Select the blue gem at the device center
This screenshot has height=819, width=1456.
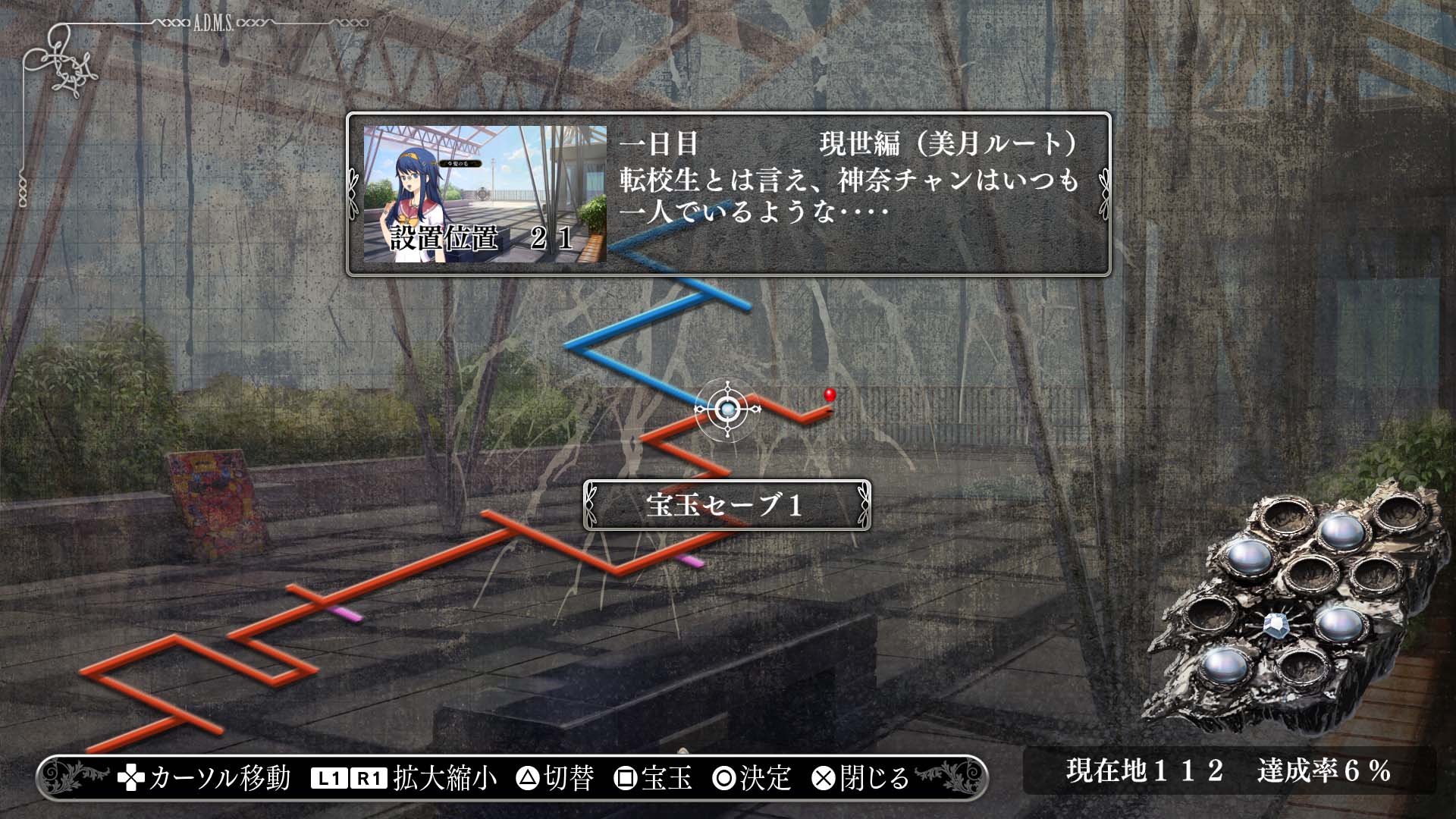1277,626
